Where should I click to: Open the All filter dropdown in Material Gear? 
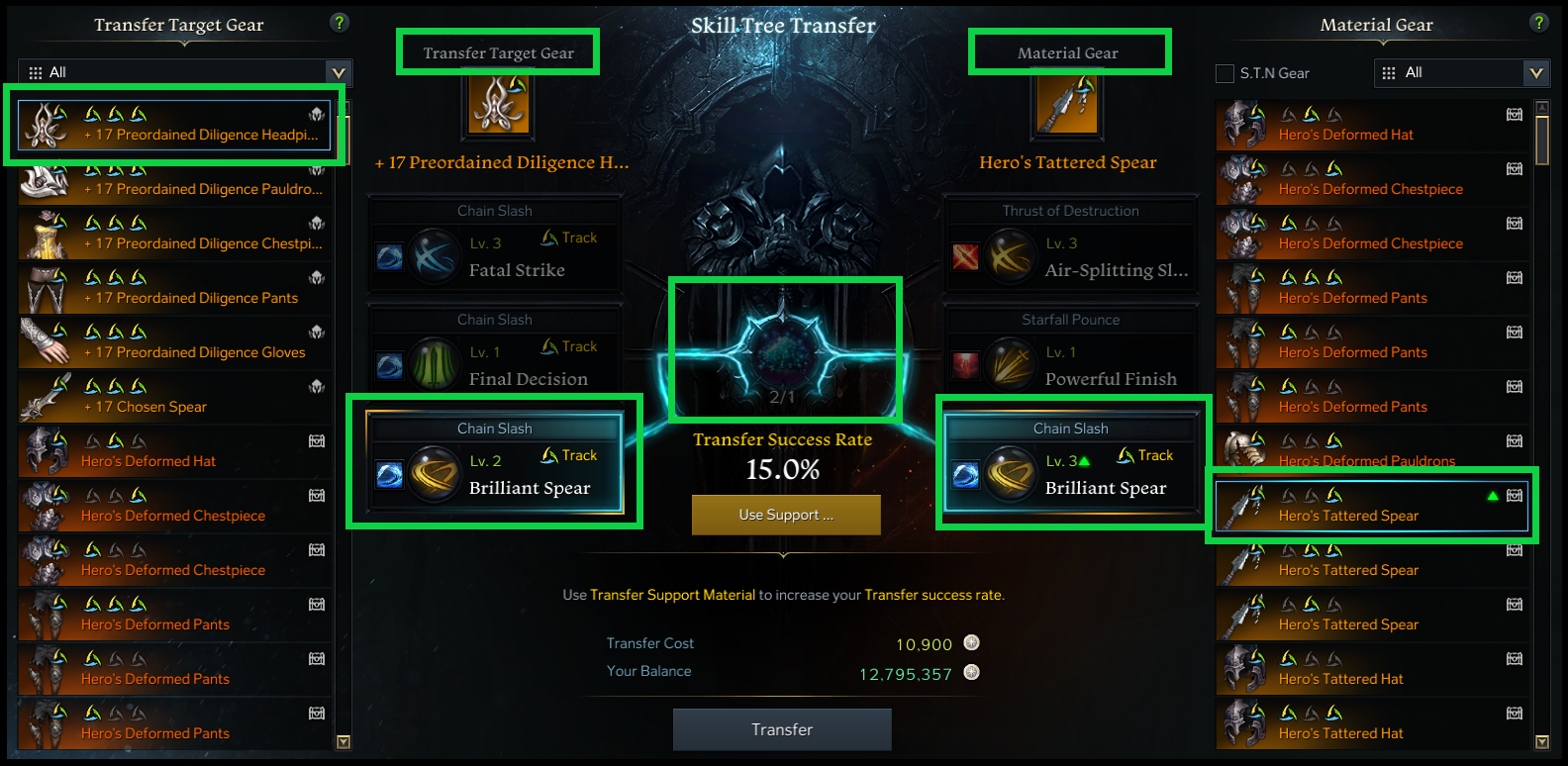(1536, 72)
